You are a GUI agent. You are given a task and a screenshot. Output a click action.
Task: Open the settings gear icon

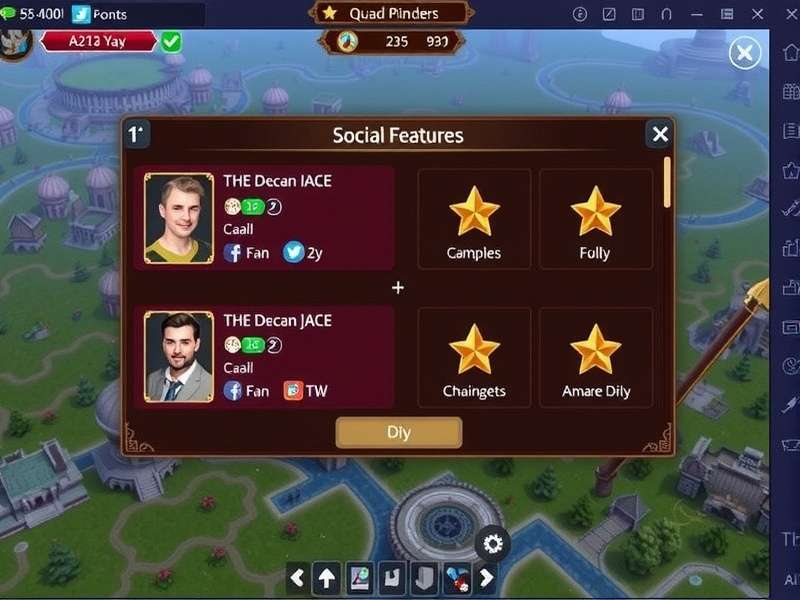point(492,544)
